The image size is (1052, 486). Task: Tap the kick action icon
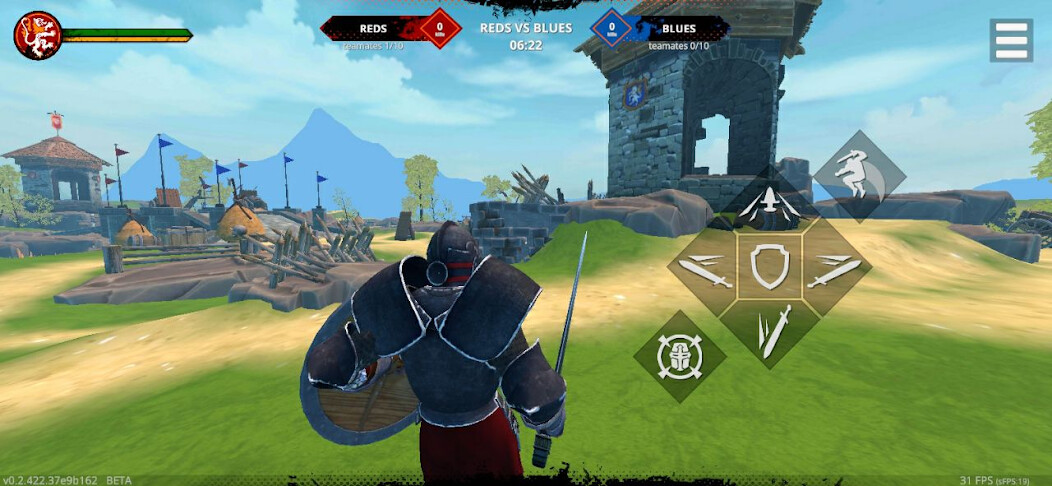coord(859,175)
